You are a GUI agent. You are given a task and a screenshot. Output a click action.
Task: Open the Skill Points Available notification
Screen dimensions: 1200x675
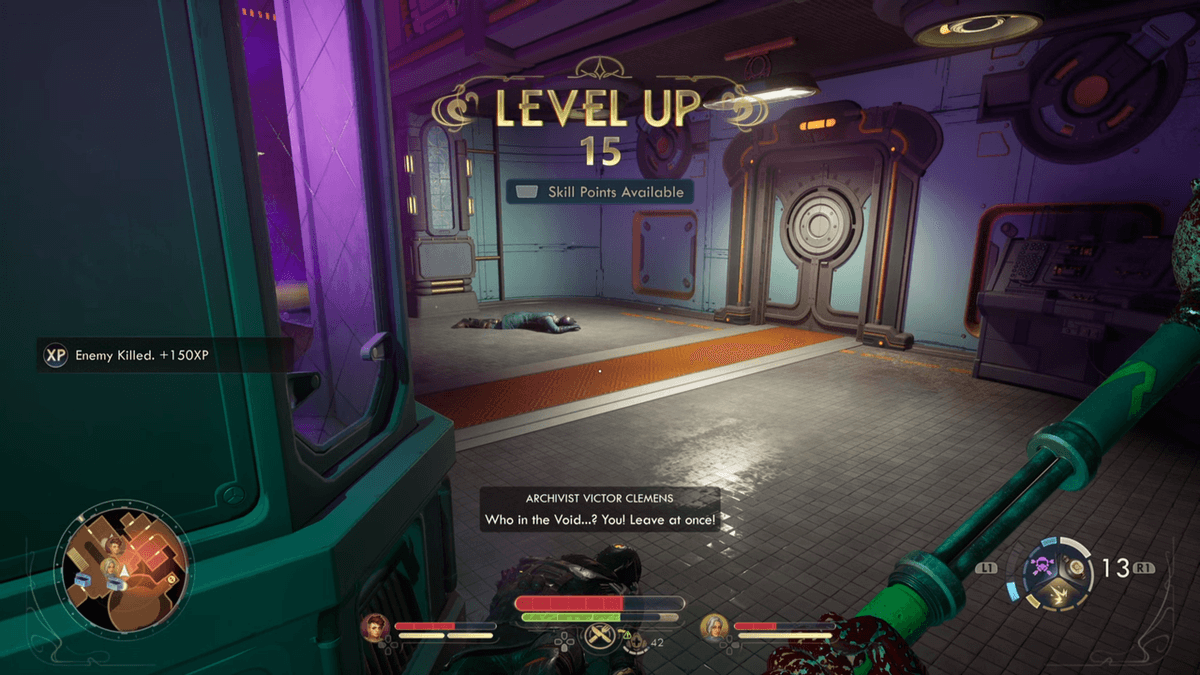coord(600,192)
